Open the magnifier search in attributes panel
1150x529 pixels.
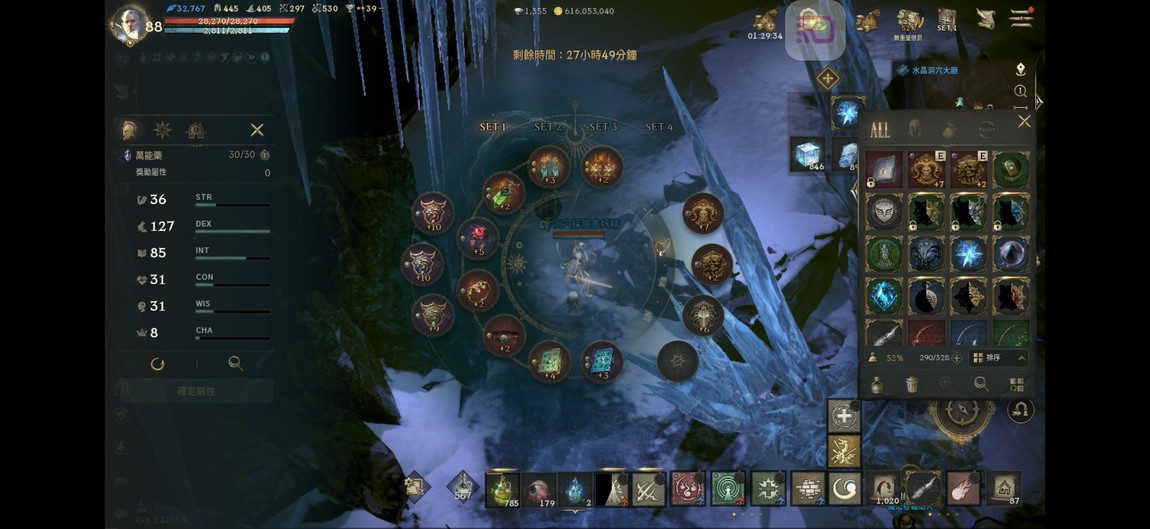pos(235,364)
